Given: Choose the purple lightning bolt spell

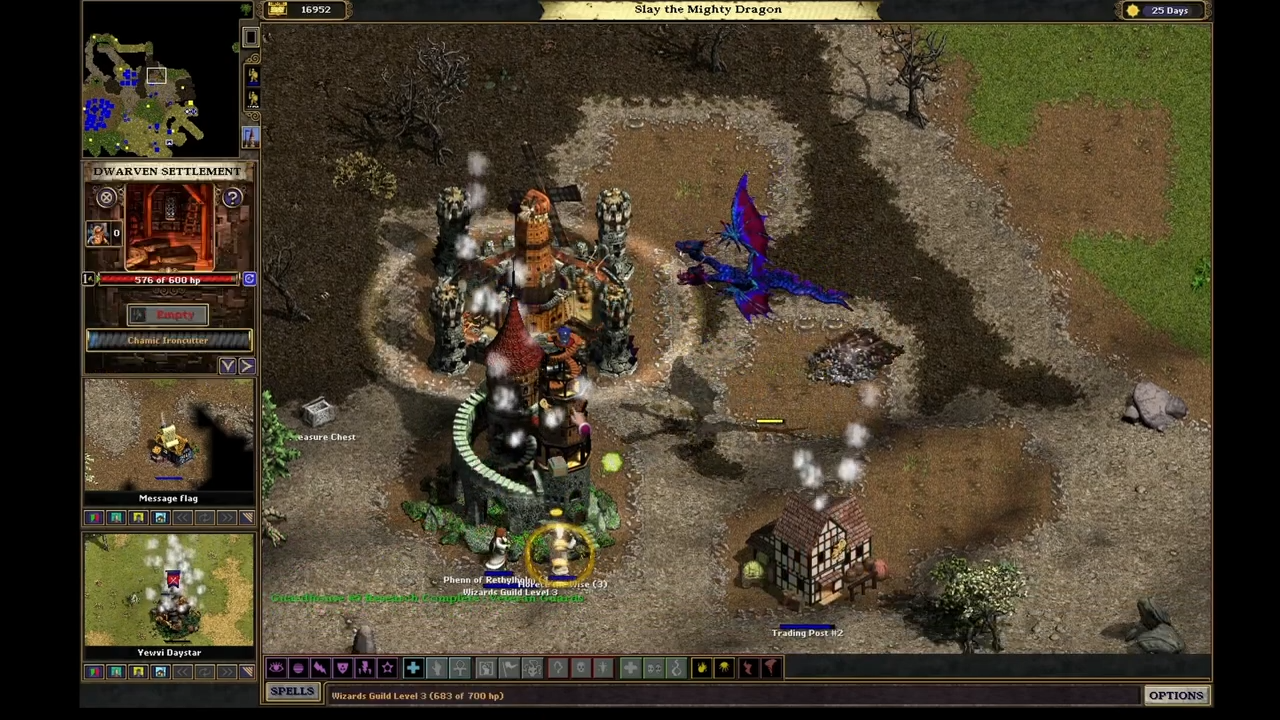Looking at the screenshot, I should tap(320, 668).
